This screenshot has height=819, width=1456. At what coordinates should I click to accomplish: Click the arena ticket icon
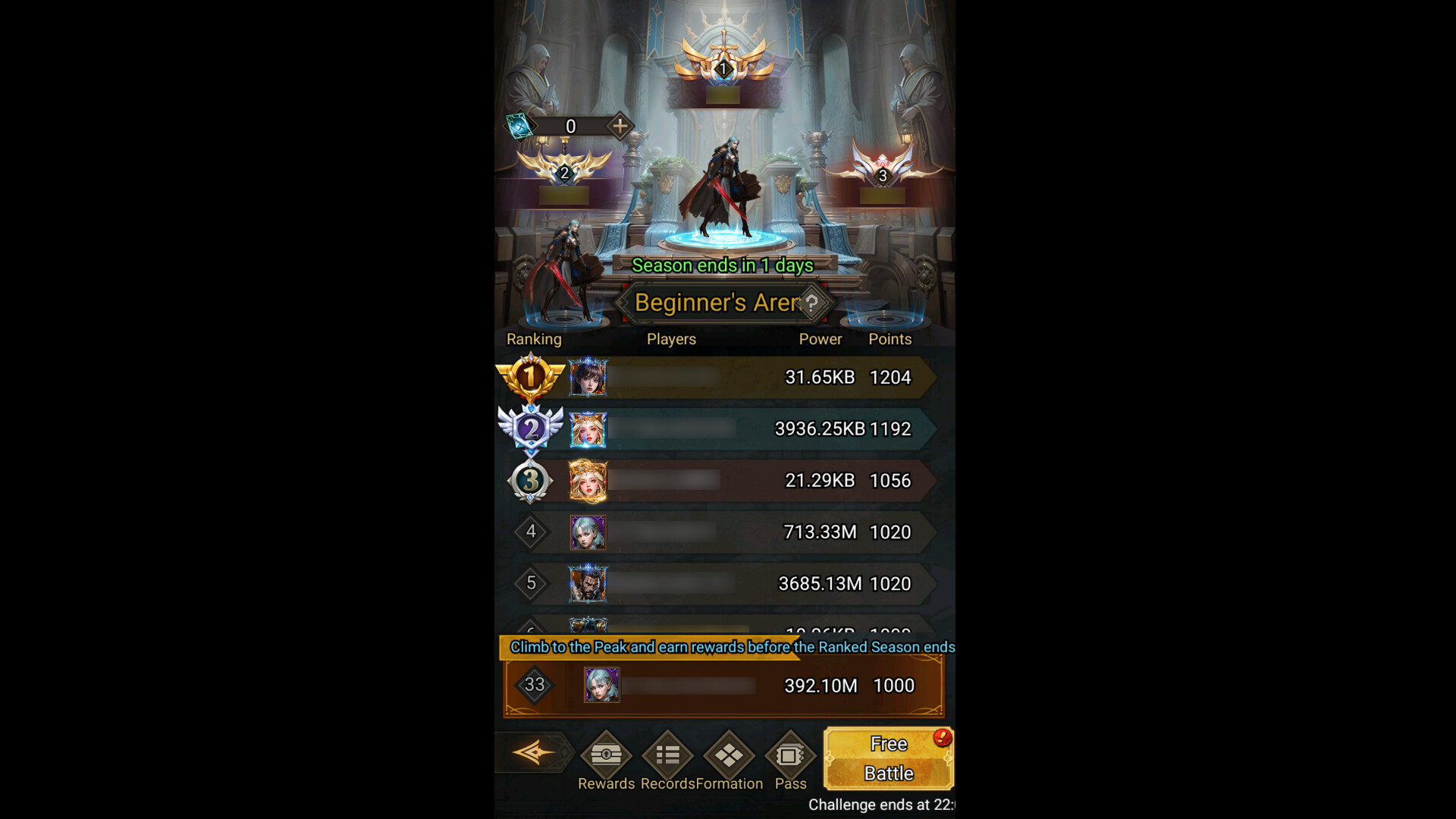518,126
